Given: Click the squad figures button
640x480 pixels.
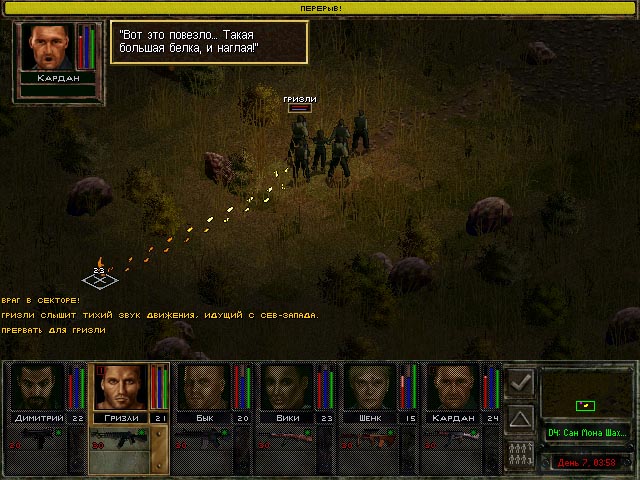Looking at the screenshot, I should pyautogui.click(x=520, y=451).
